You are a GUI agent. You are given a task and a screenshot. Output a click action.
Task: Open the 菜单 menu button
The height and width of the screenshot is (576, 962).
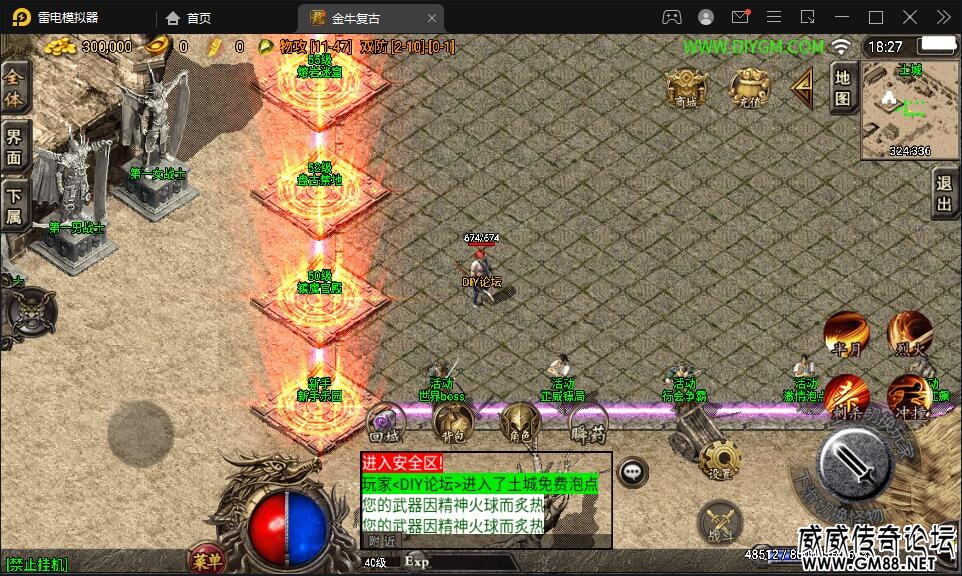pos(207,560)
